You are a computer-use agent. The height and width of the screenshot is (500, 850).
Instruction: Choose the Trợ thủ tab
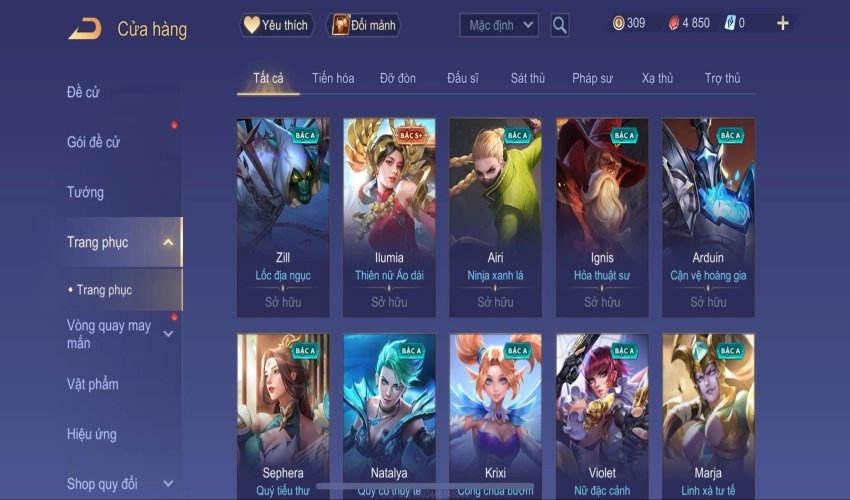coord(722,78)
